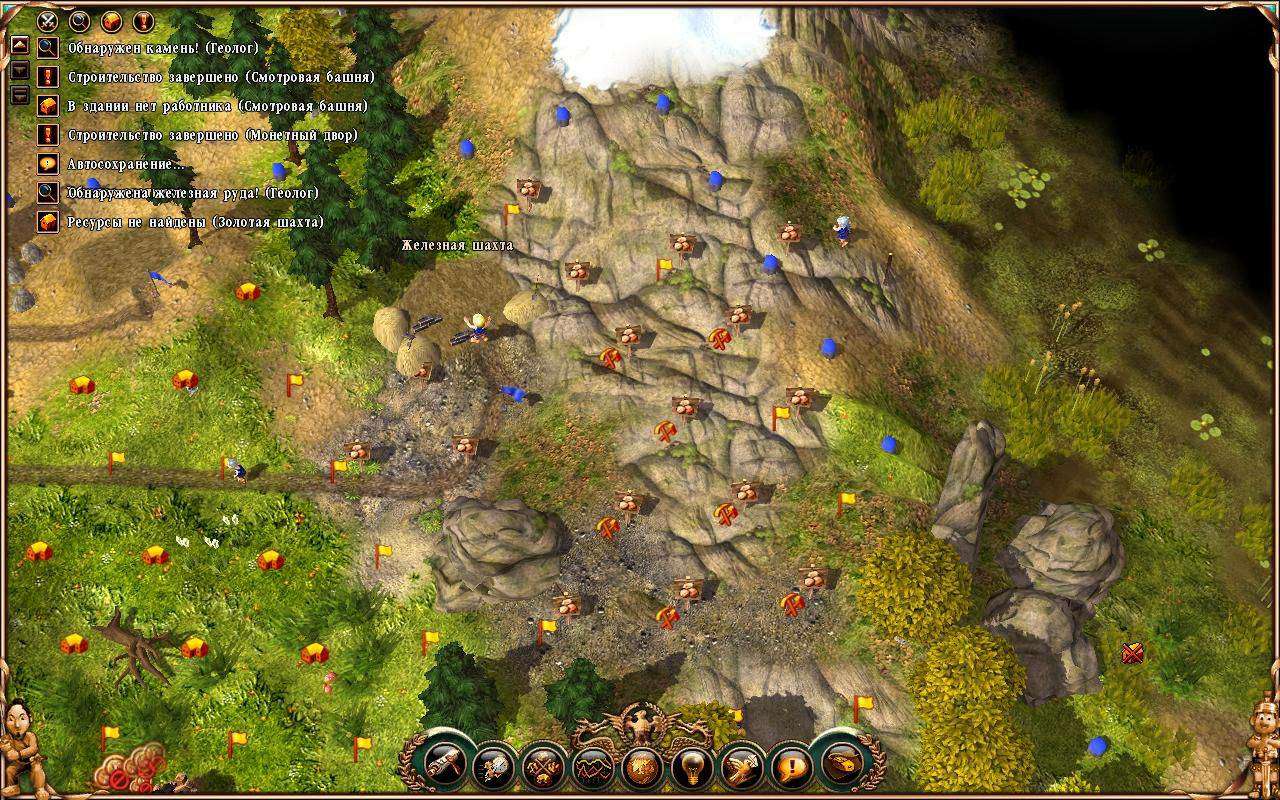
Task: Filter messages by crossed swords icon
Action: tap(47, 20)
